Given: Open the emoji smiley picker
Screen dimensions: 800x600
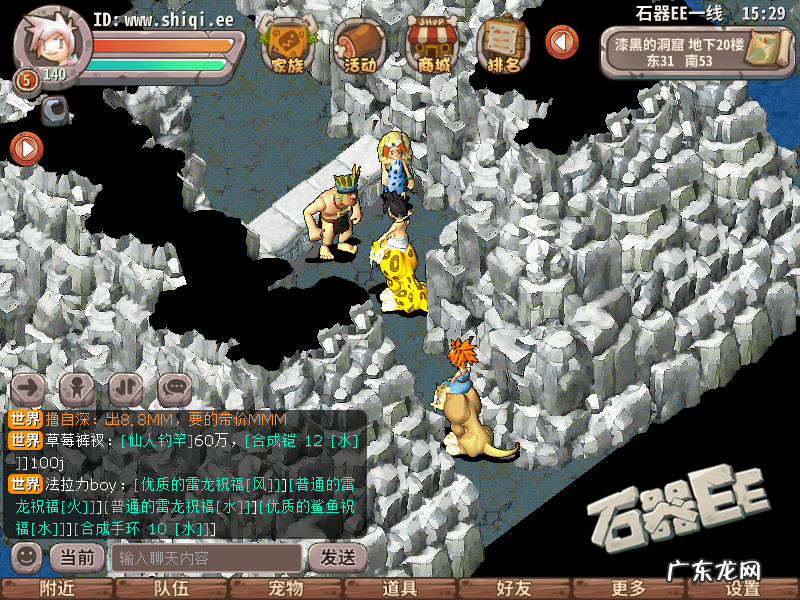Looking at the screenshot, I should [27, 556].
